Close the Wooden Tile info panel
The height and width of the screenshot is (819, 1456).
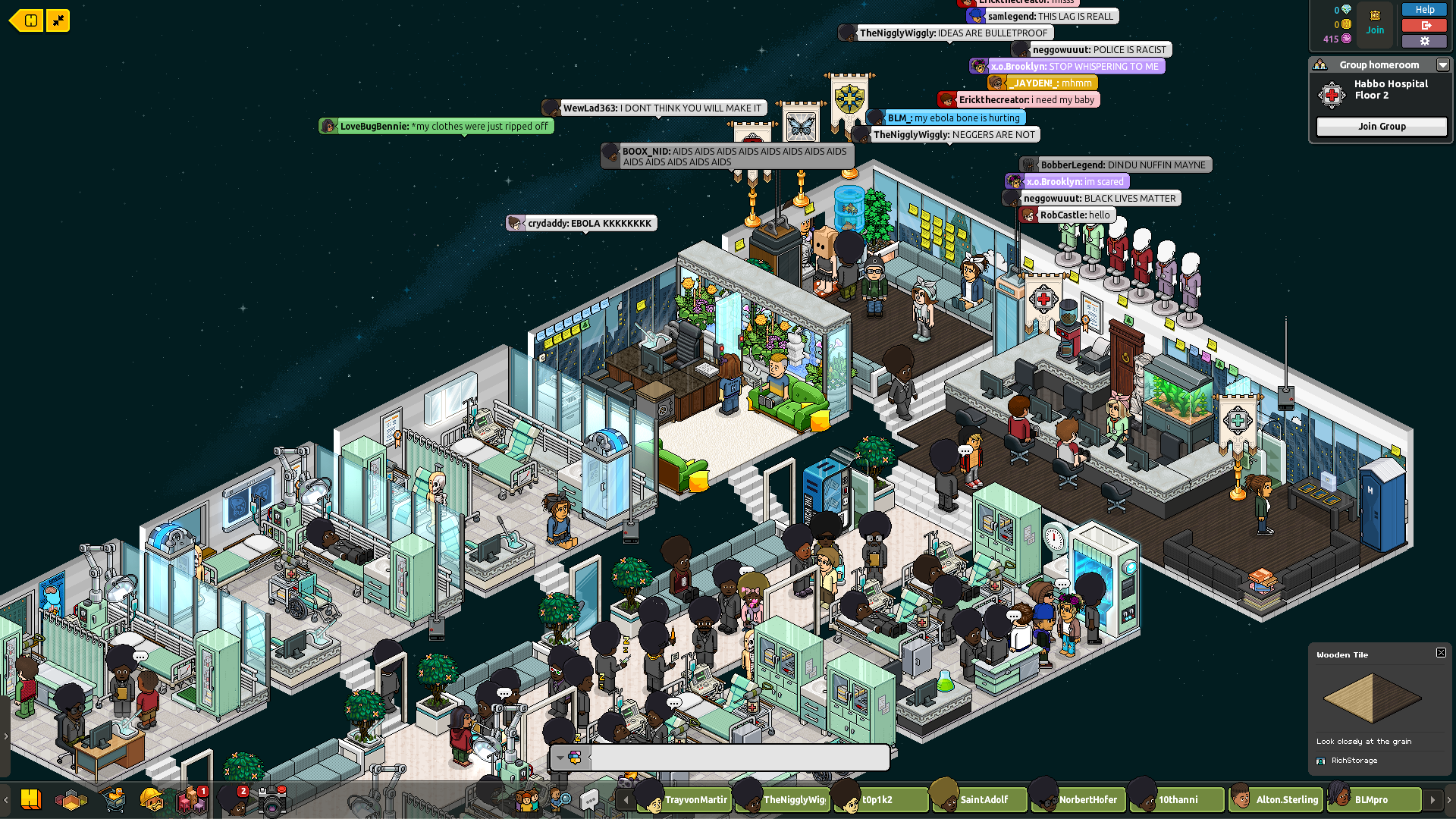tap(1441, 653)
